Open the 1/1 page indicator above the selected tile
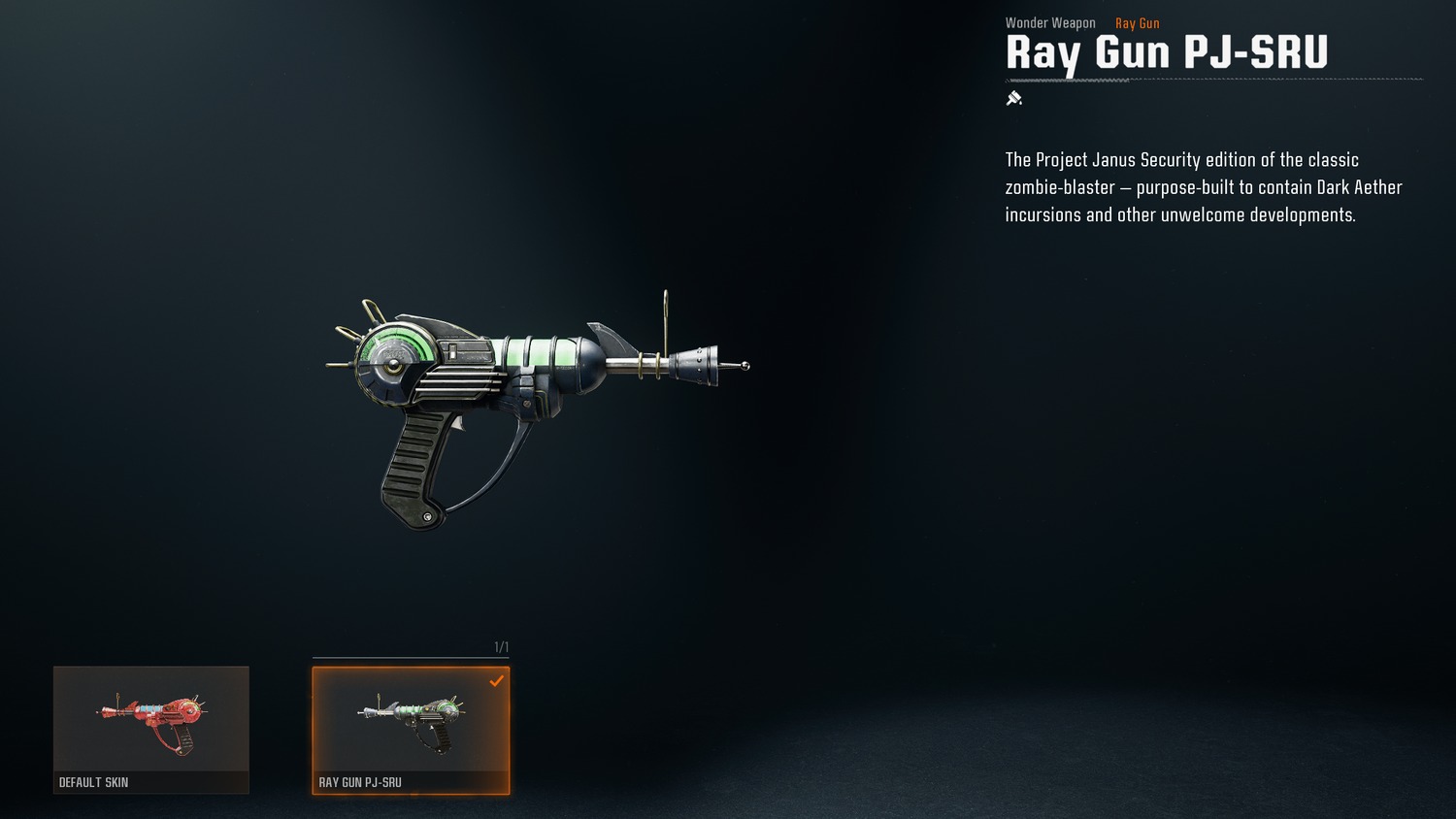The width and height of the screenshot is (1456, 819). 500,643
